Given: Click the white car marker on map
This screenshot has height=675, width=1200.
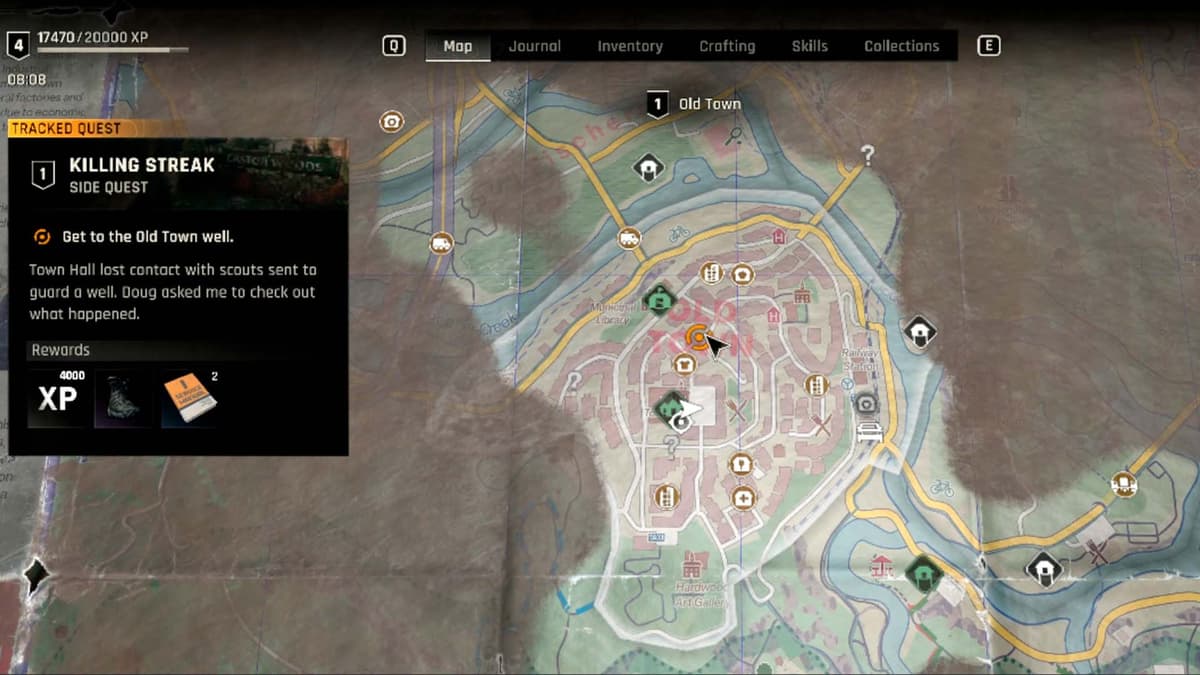Looking at the screenshot, I should (869, 432).
